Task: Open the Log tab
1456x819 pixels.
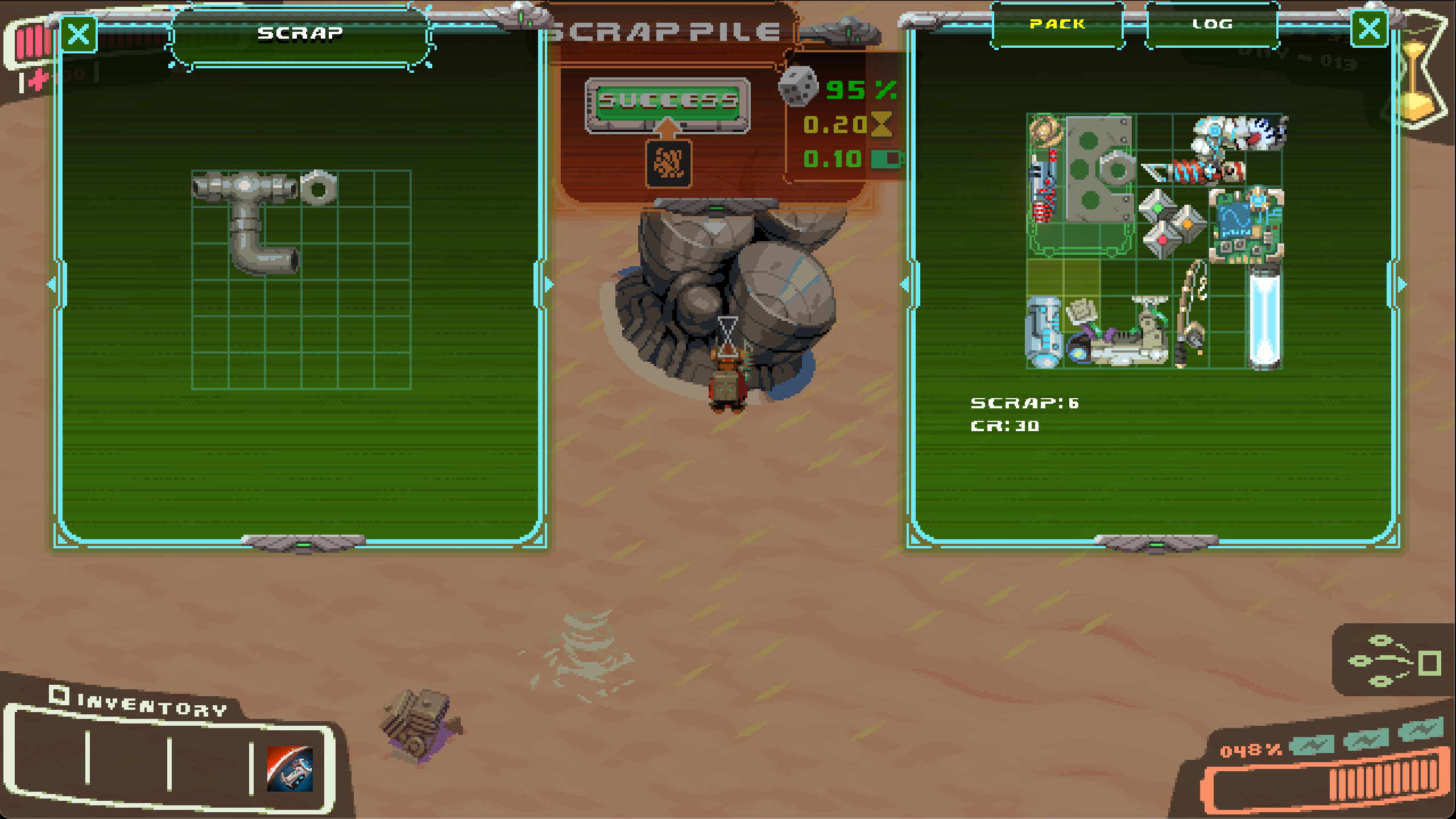Action: pyautogui.click(x=1212, y=24)
